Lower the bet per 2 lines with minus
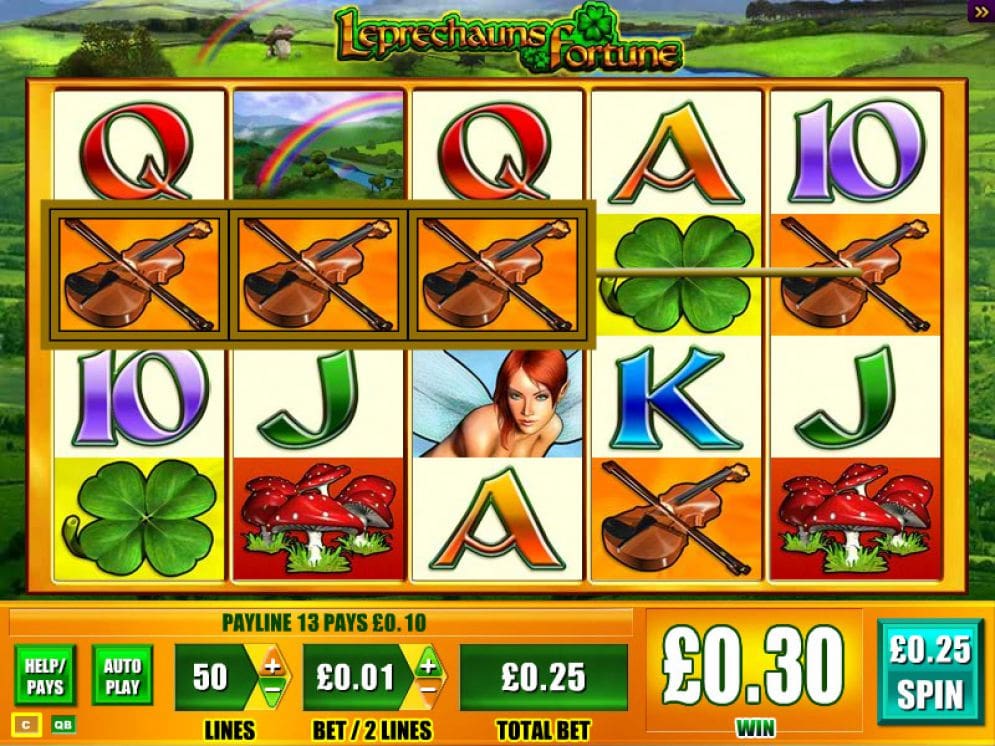 [427, 691]
